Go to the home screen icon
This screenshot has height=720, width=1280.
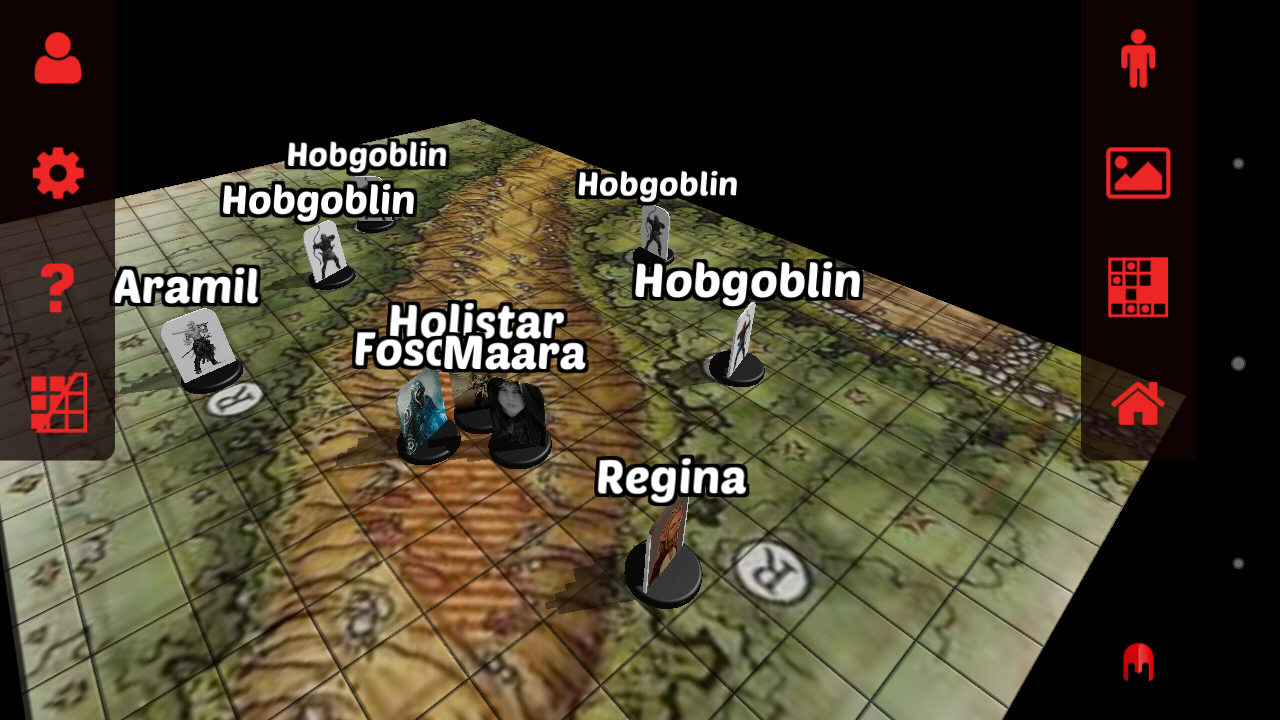tap(1137, 403)
